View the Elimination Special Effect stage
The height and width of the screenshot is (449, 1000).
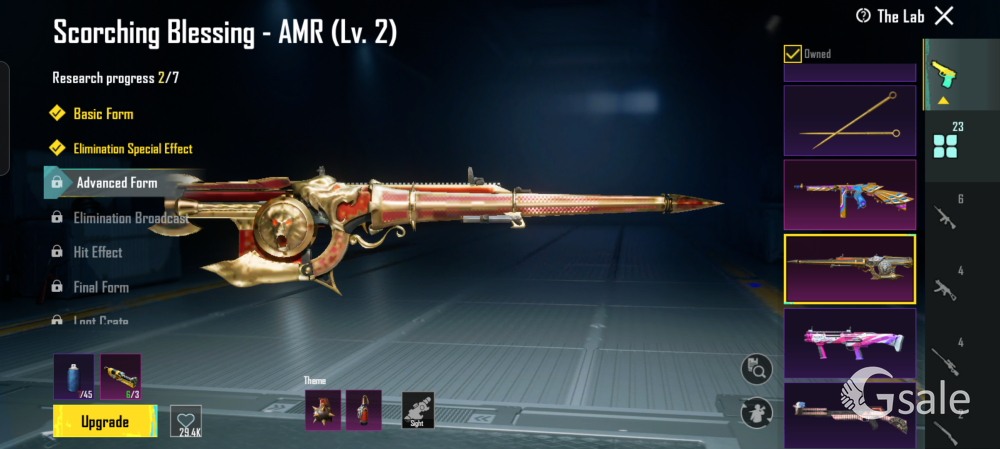click(x=133, y=149)
